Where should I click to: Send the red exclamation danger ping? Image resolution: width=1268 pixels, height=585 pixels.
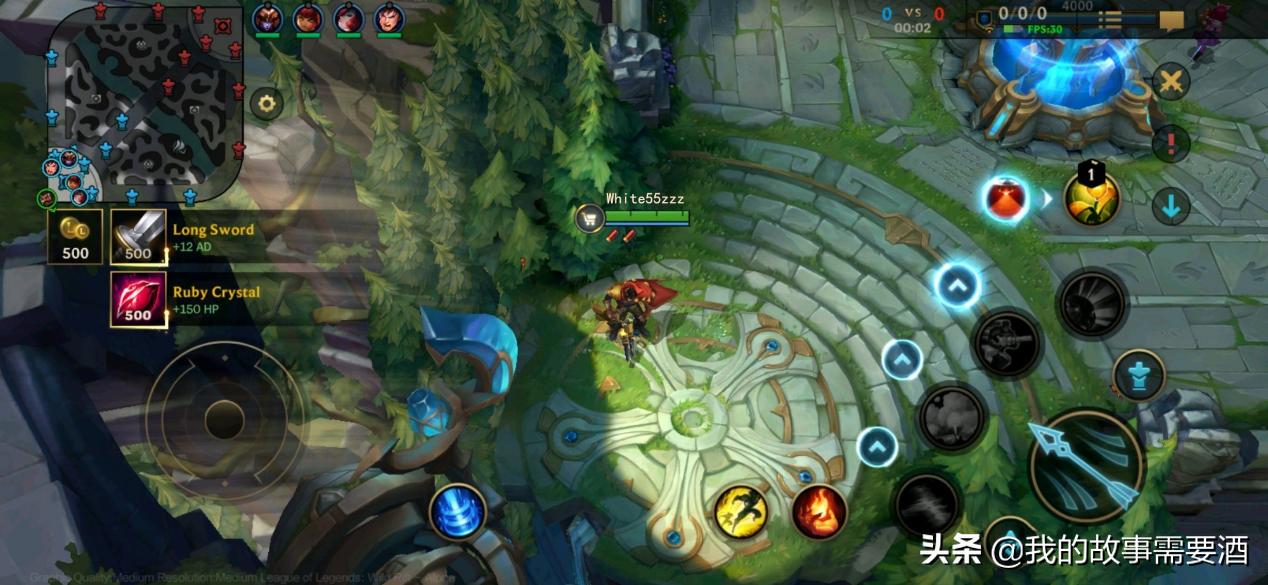(x=1171, y=143)
